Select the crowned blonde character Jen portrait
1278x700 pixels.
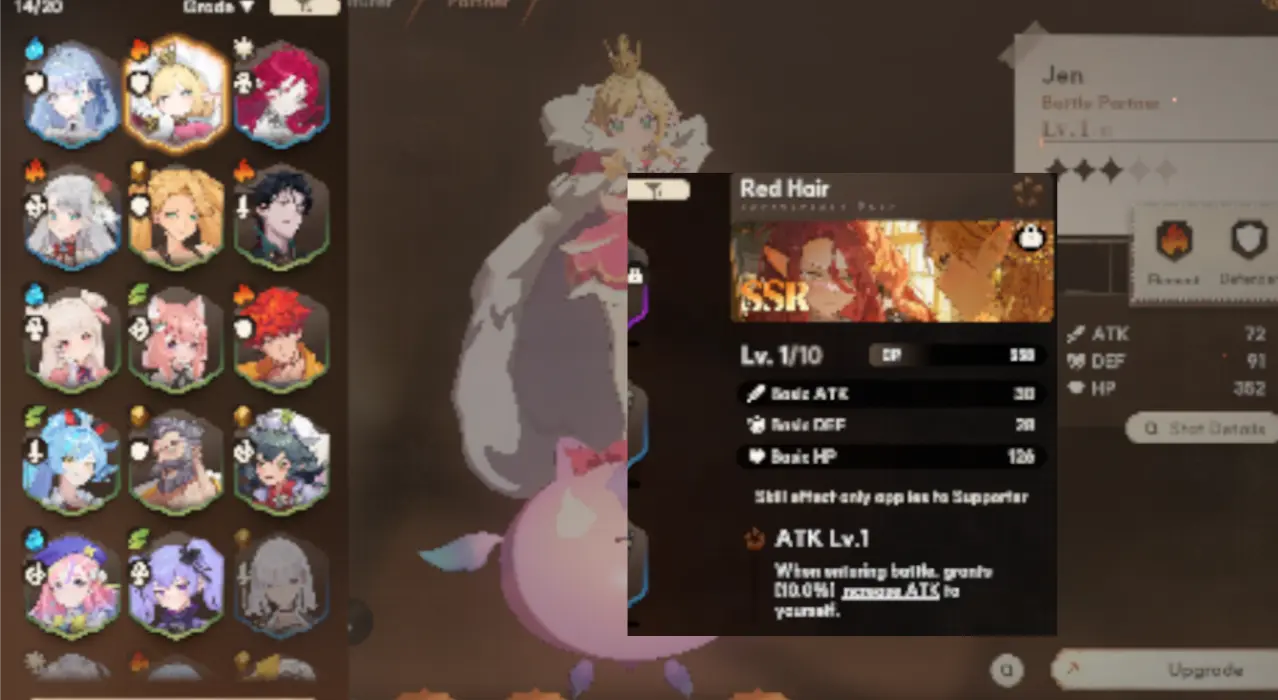(177, 94)
